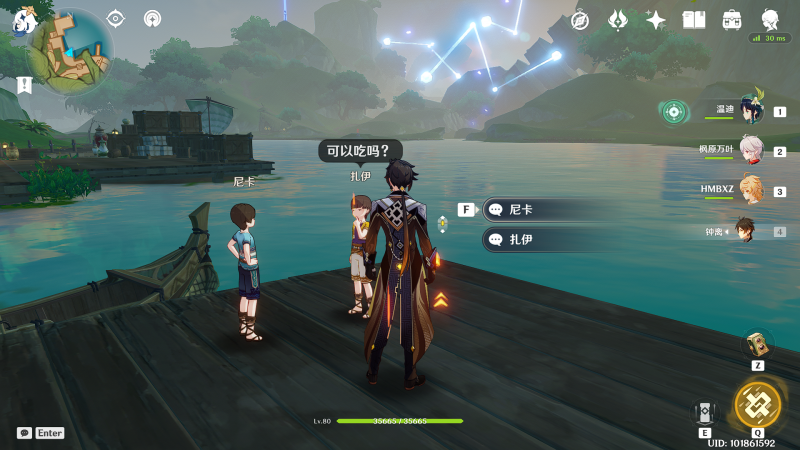Open the four-pointed star events icon
This screenshot has height=450, width=800.
[x=656, y=20]
